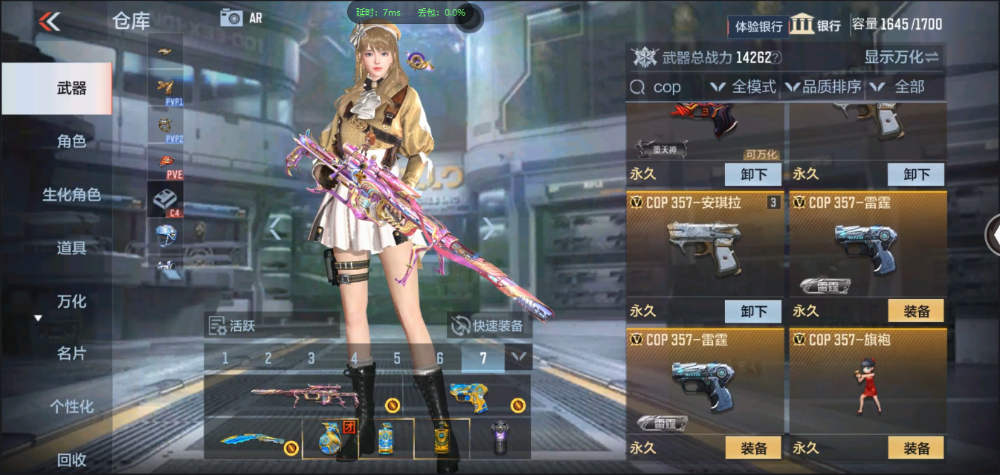Click the AR camera icon
This screenshot has width=1000, height=475.
[x=233, y=17]
